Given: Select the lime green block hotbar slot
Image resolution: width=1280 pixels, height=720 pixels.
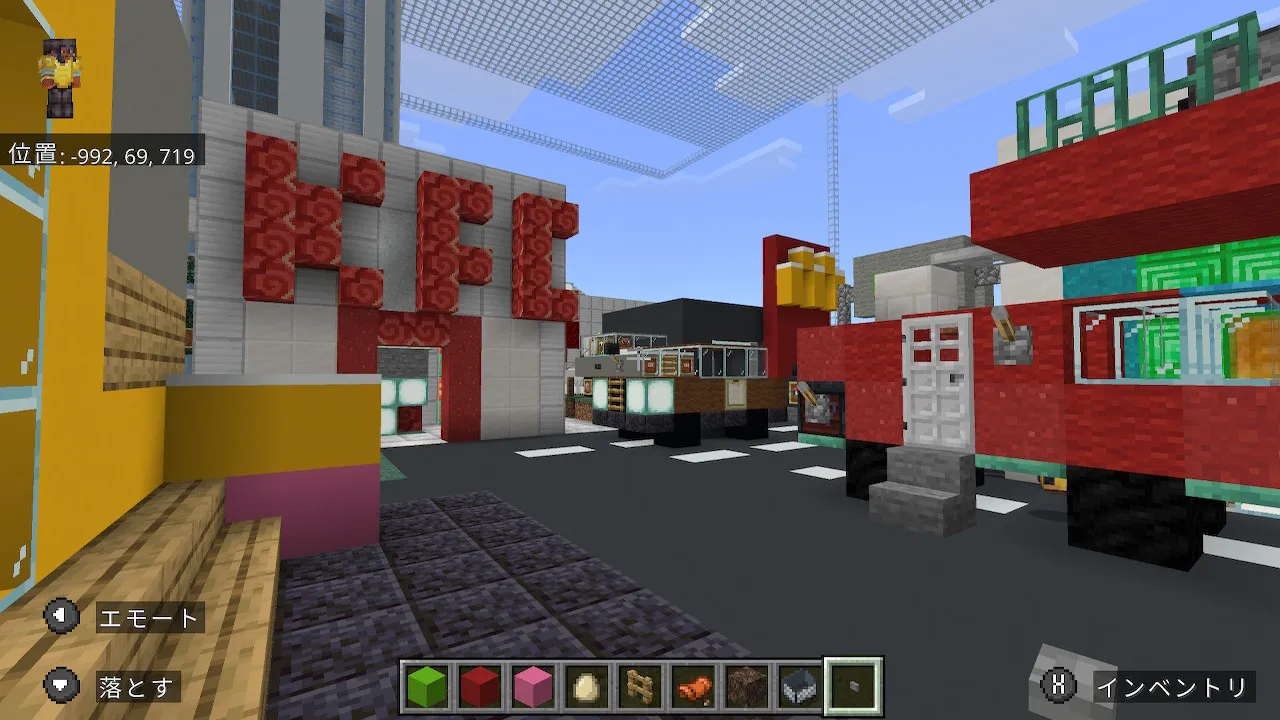Looking at the screenshot, I should (427, 686).
